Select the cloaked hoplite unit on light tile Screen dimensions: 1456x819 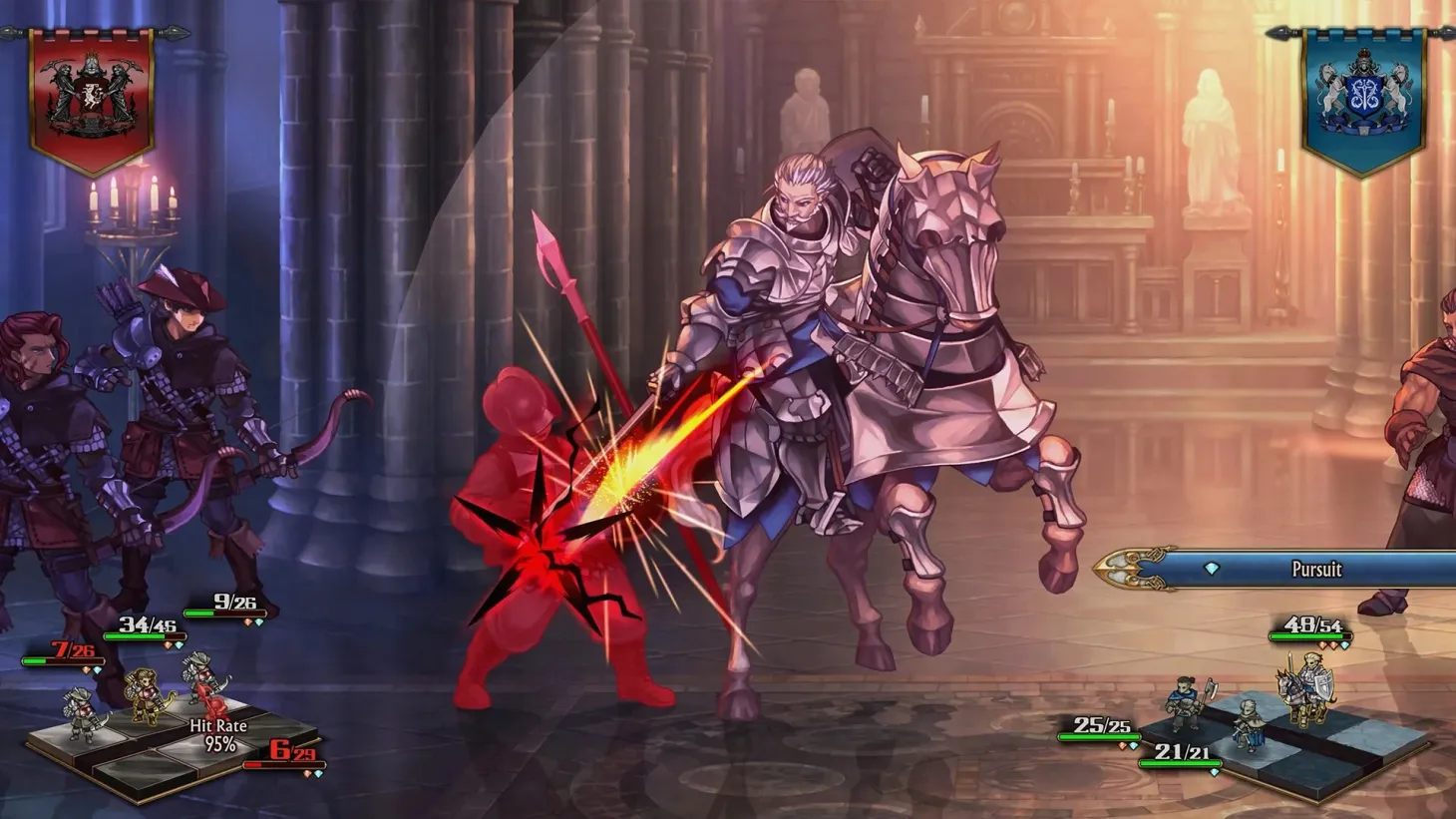1249,725
